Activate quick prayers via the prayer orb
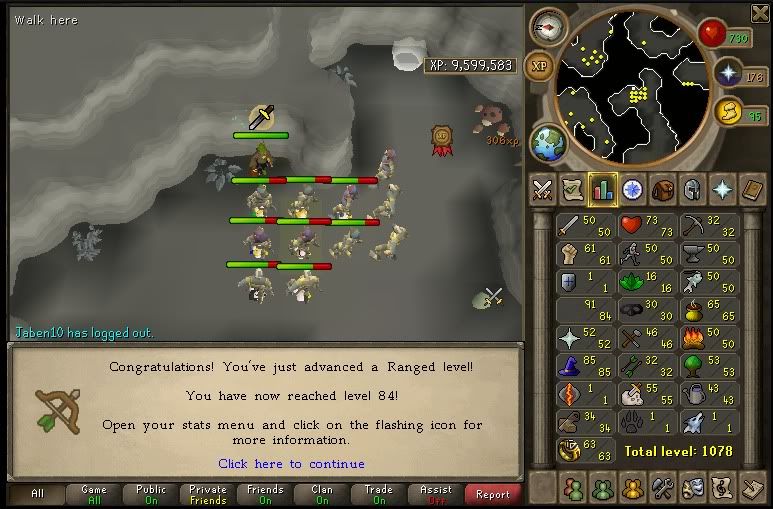The height and width of the screenshot is (509, 773). point(729,74)
